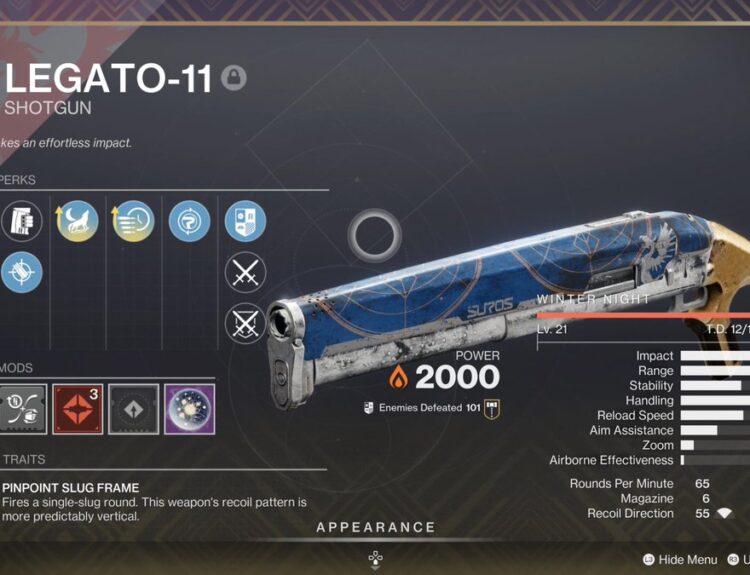This screenshot has width=750, height=575.
Task: Choose the crossed swords with shield tracker
Action: tap(244, 323)
